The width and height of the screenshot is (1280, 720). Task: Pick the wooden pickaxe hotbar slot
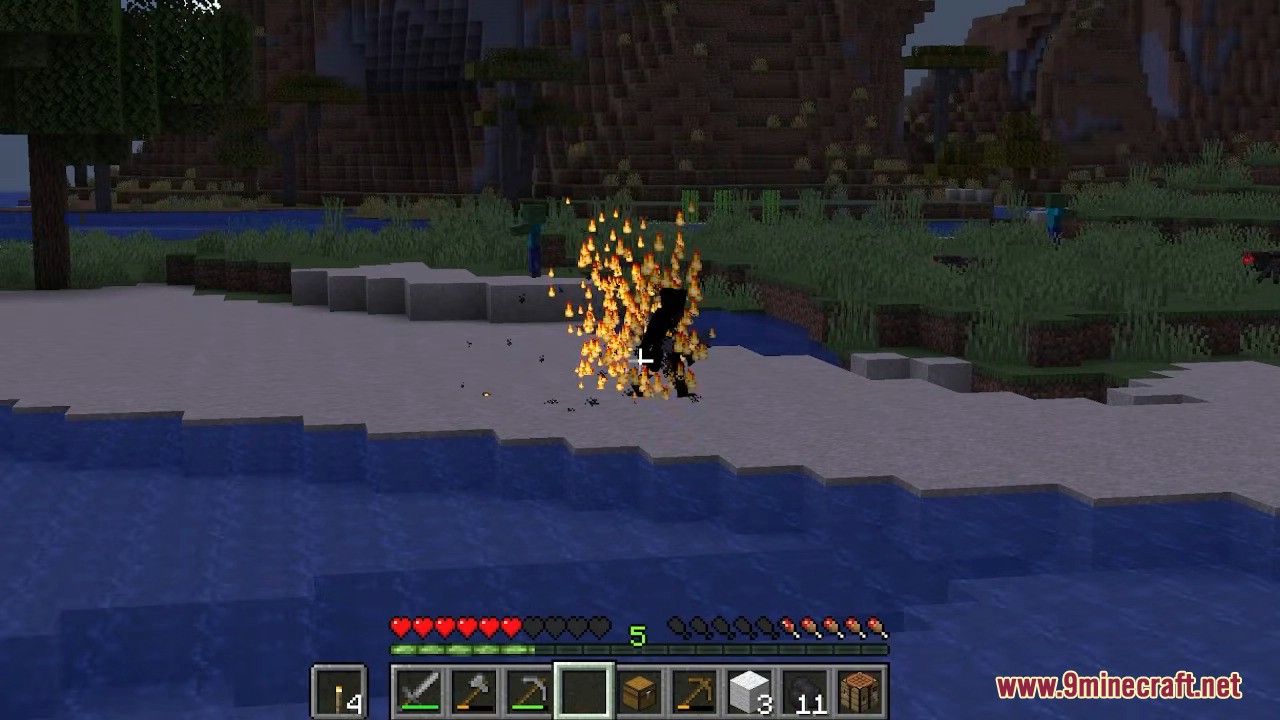tap(693, 691)
